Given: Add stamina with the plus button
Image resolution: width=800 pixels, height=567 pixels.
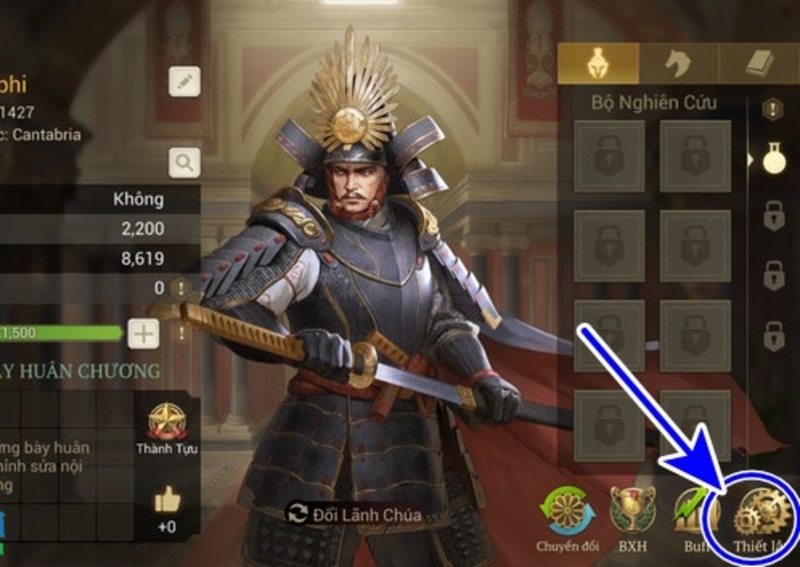Looking at the screenshot, I should click(143, 333).
